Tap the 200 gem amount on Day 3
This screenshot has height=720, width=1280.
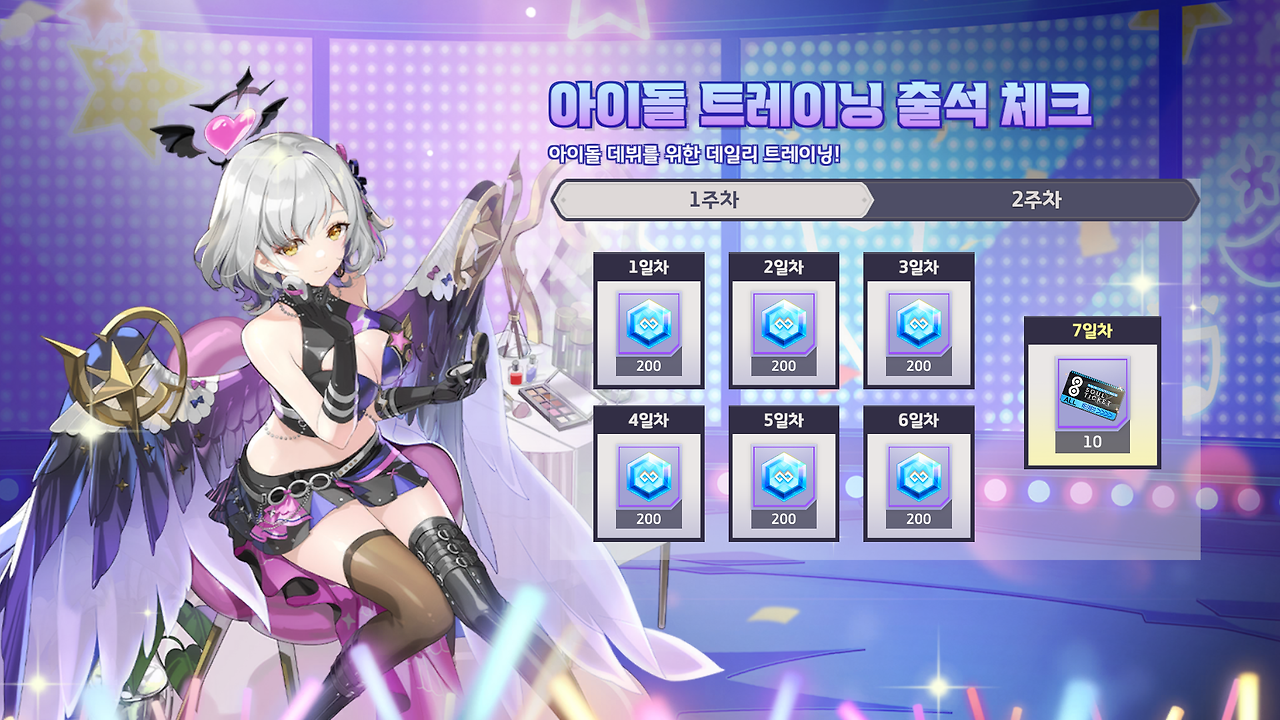[x=917, y=366]
